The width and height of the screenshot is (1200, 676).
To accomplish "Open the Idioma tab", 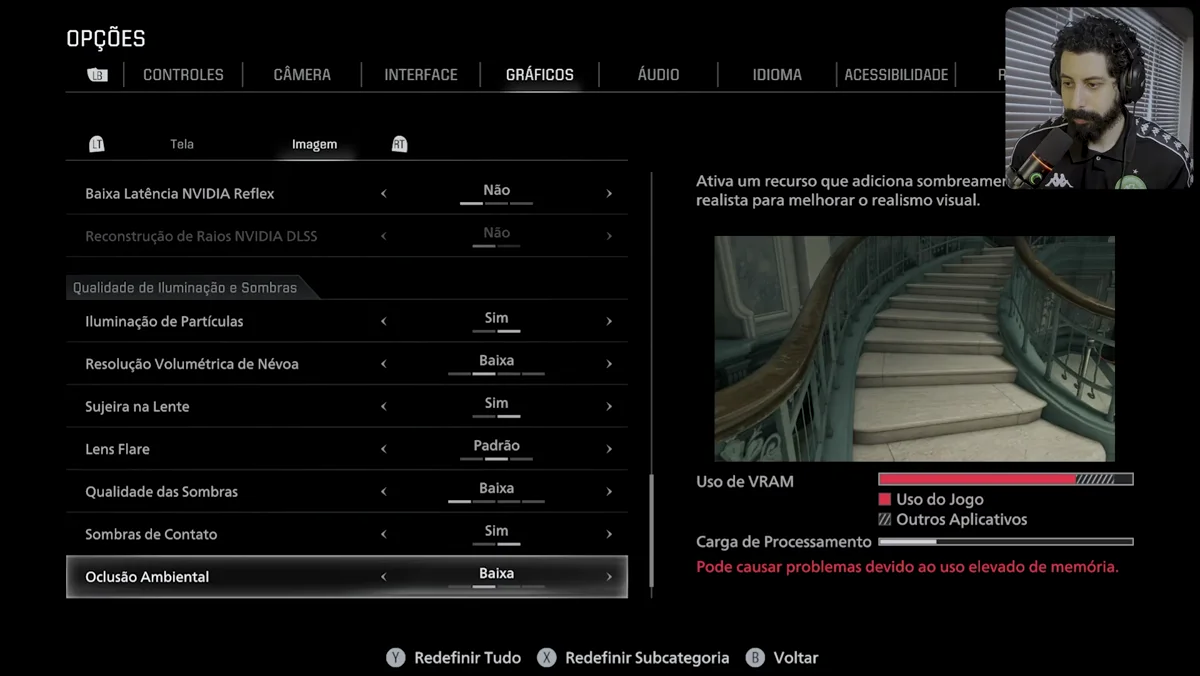I will point(777,75).
